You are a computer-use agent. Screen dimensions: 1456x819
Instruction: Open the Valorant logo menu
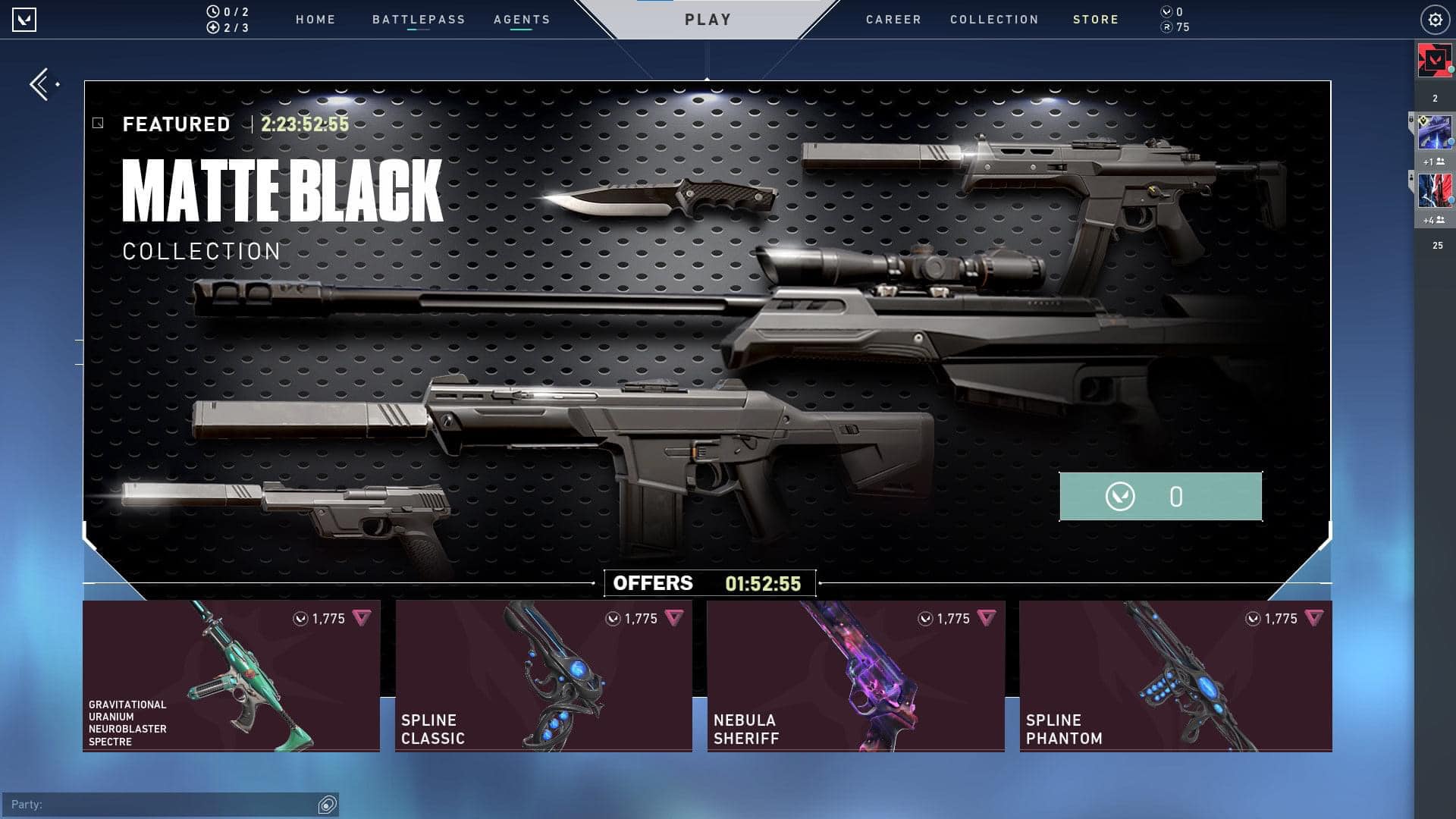[x=24, y=20]
